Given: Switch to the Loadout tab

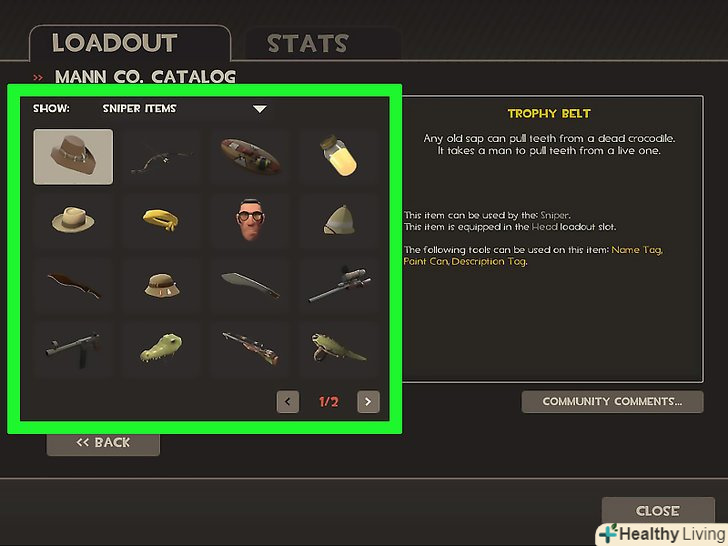Looking at the screenshot, I should pyautogui.click(x=114, y=43).
